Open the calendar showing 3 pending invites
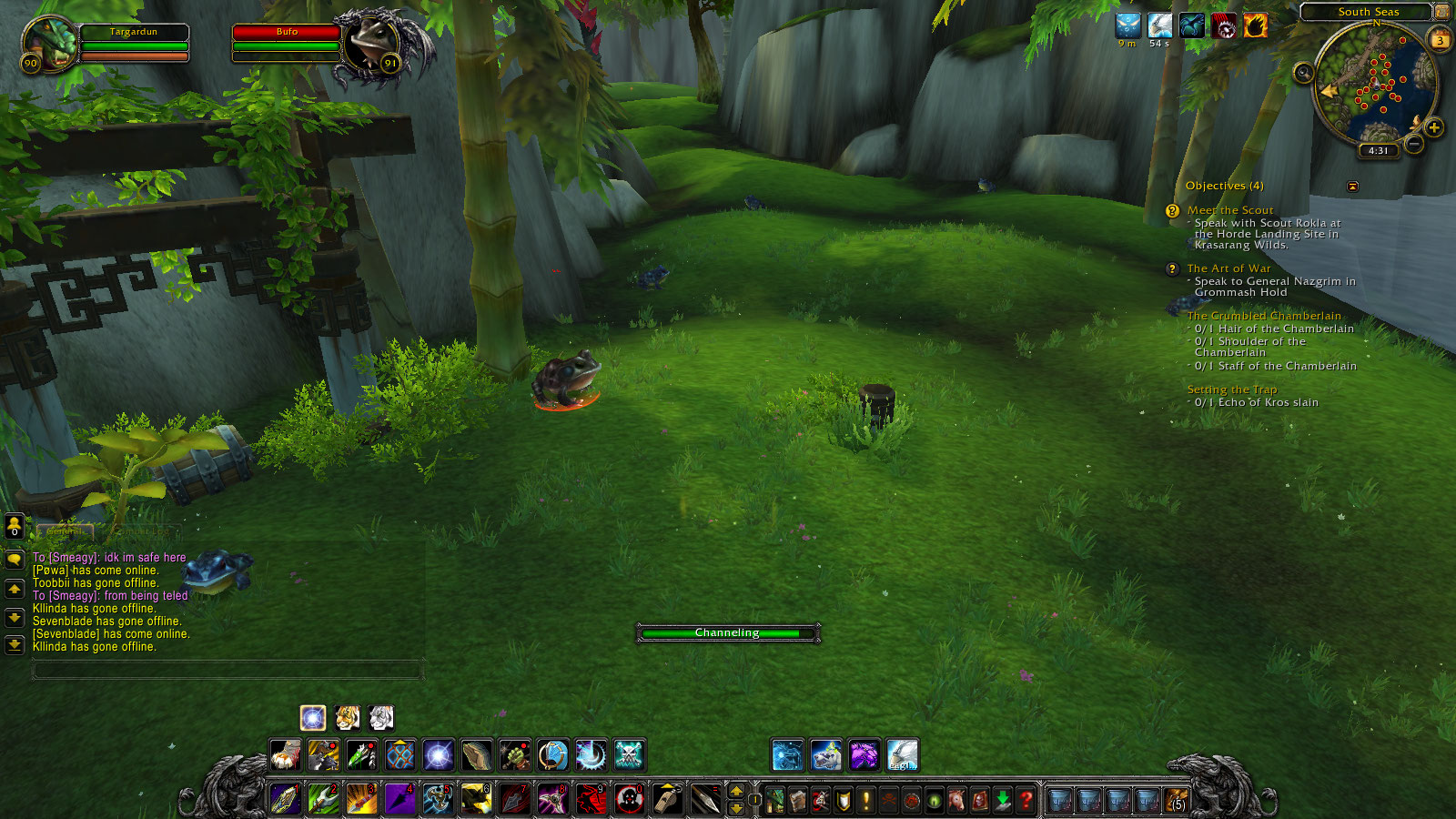This screenshot has height=819, width=1456. [1439, 40]
